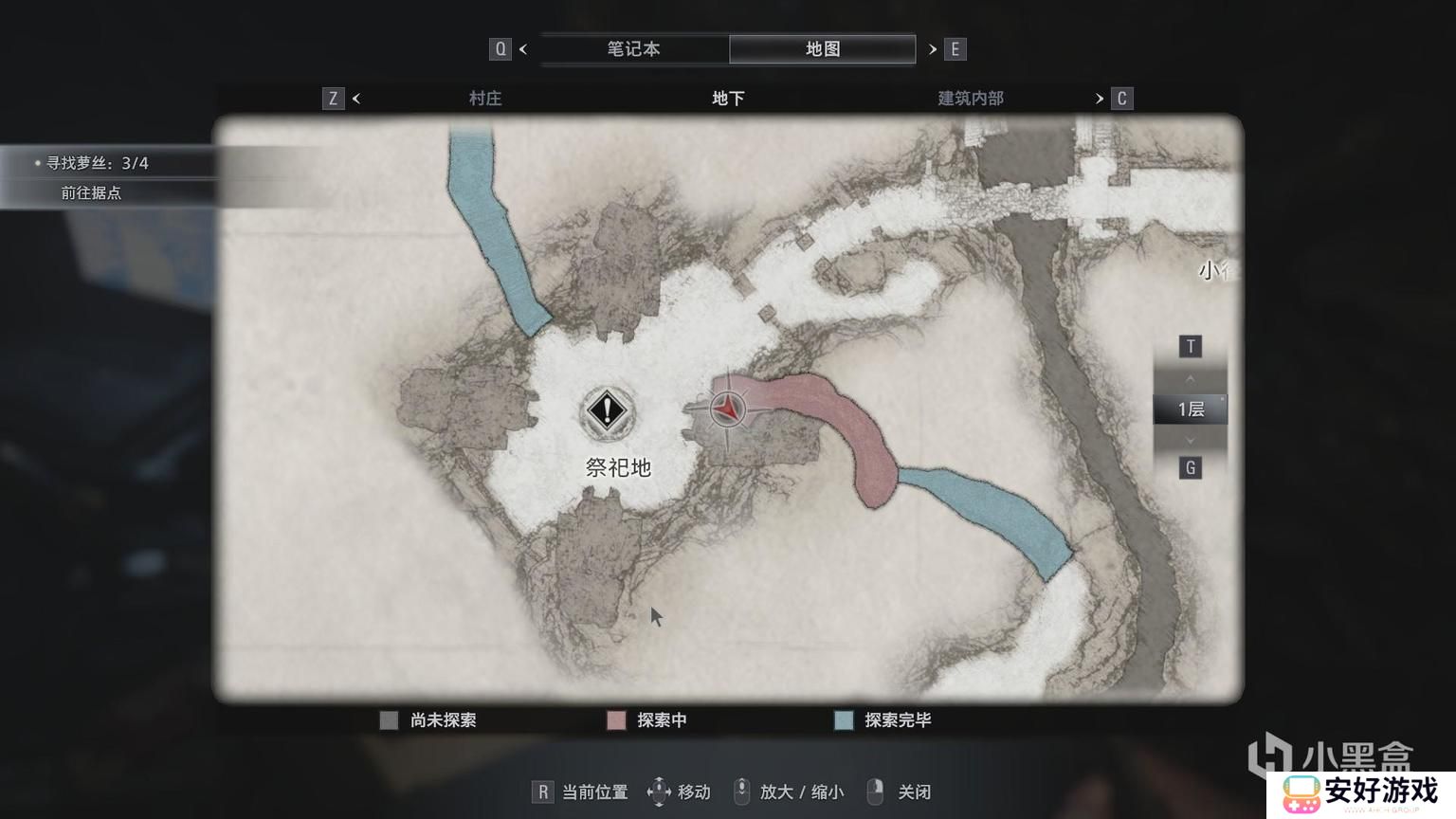Go down one floor with the down arrow

pyautogui.click(x=1191, y=441)
